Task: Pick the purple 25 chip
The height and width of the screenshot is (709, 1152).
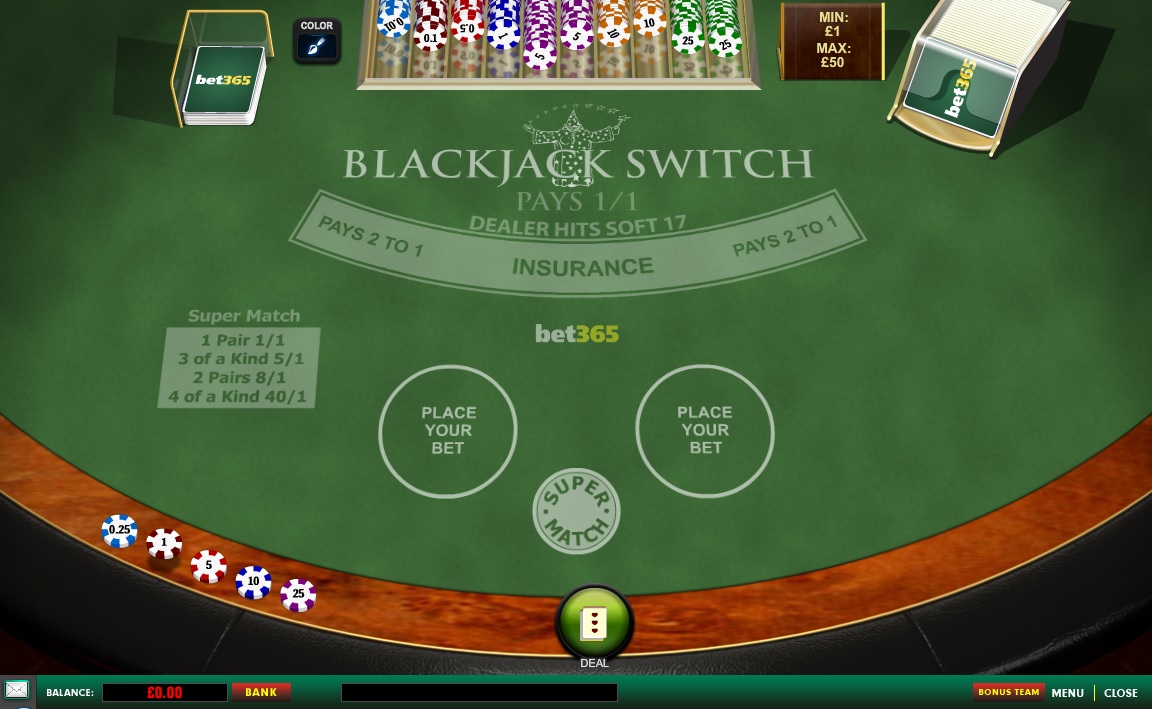Action: (298, 594)
